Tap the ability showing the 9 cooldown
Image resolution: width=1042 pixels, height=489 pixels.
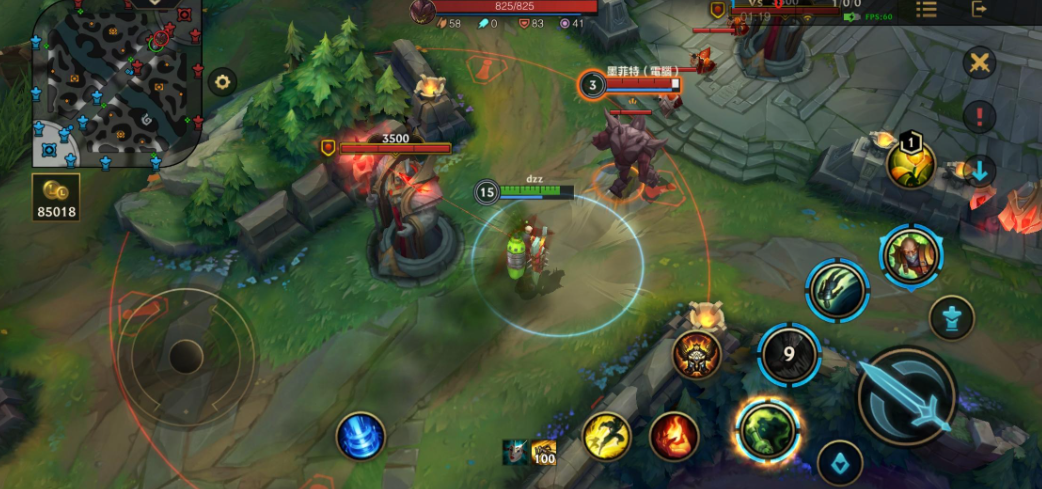tap(789, 354)
